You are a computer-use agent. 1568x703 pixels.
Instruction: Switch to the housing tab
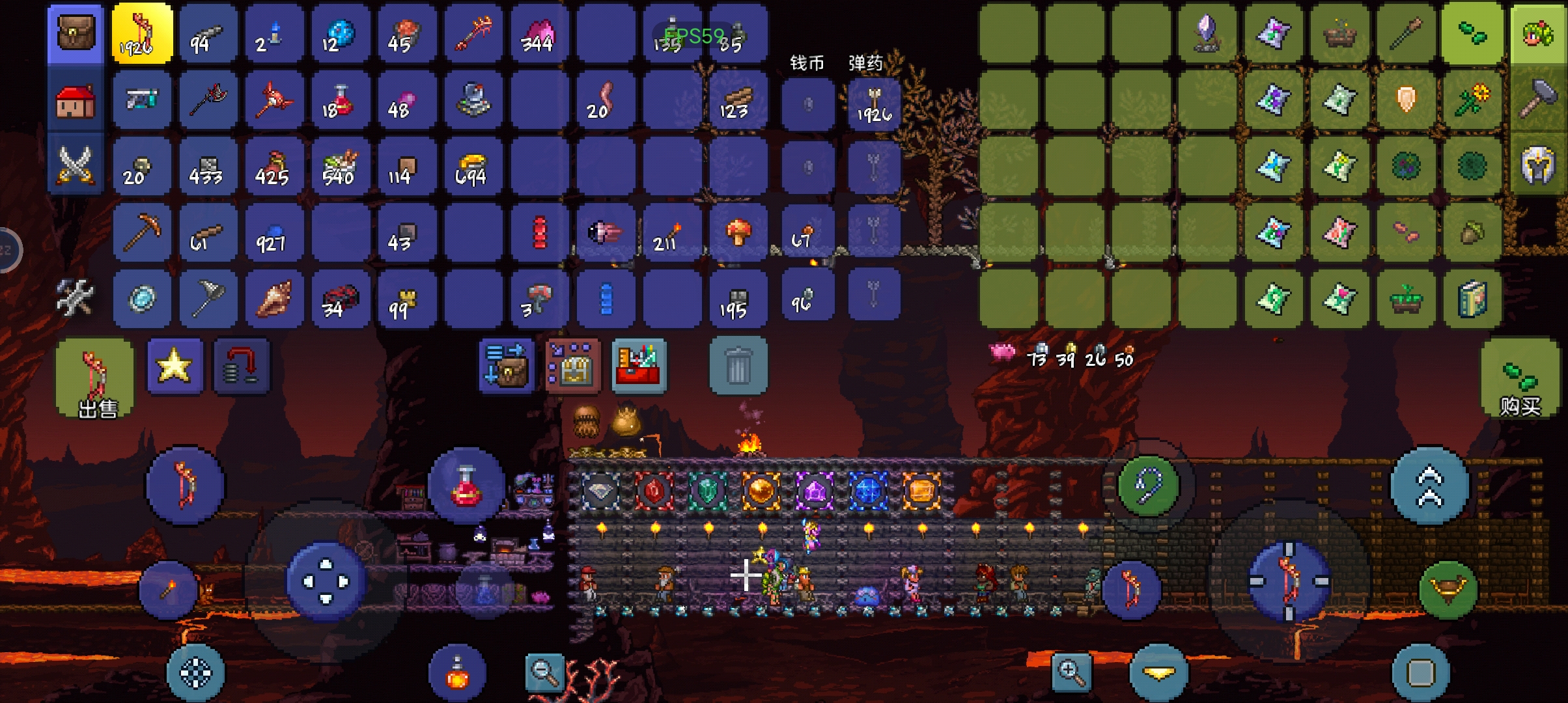[76, 101]
